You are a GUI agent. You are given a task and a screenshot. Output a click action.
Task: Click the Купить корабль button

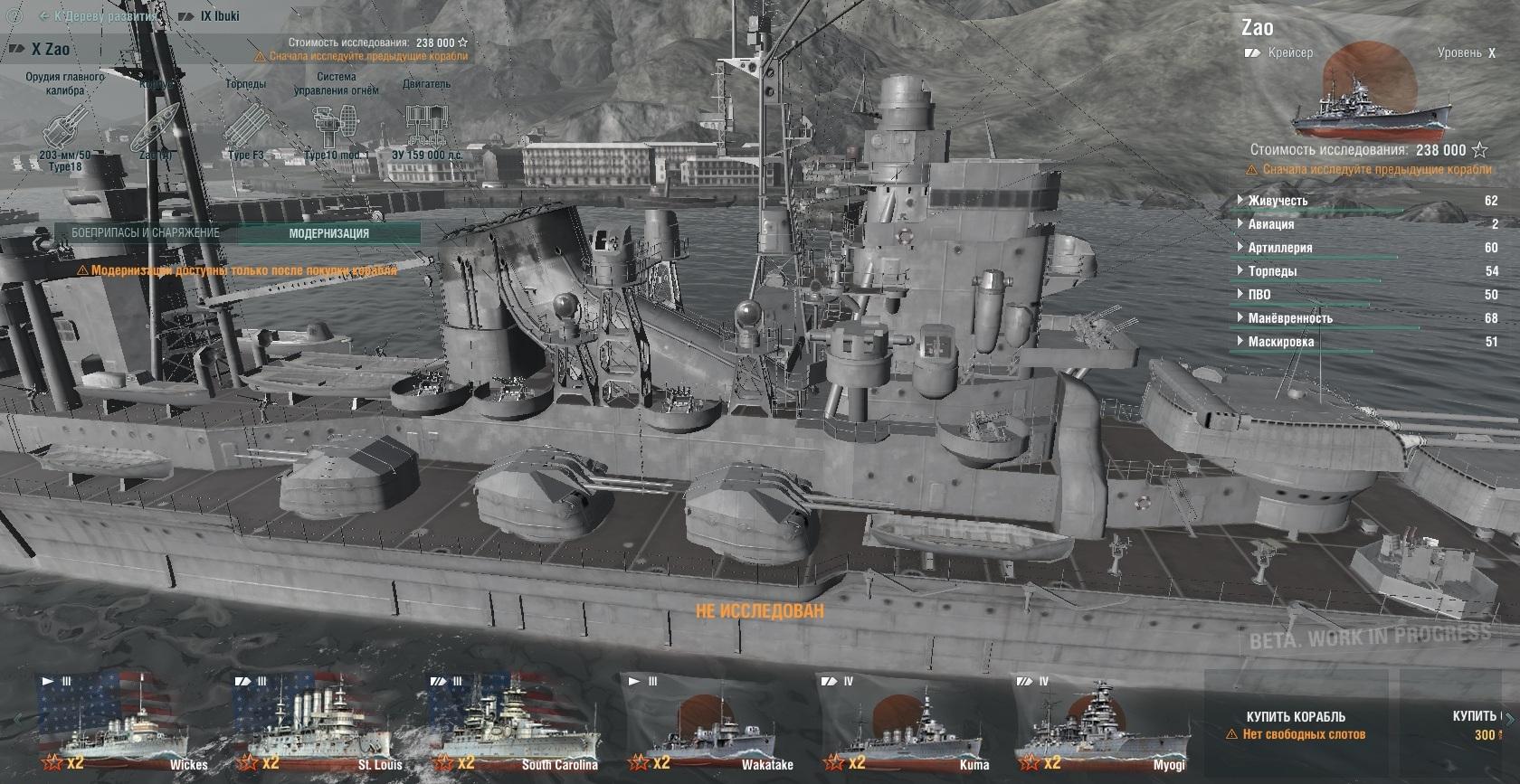(1296, 717)
